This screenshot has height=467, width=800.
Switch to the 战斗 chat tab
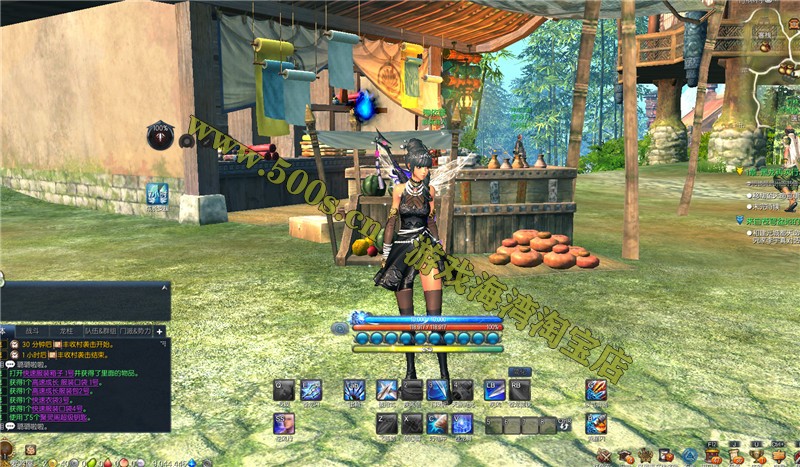point(33,330)
